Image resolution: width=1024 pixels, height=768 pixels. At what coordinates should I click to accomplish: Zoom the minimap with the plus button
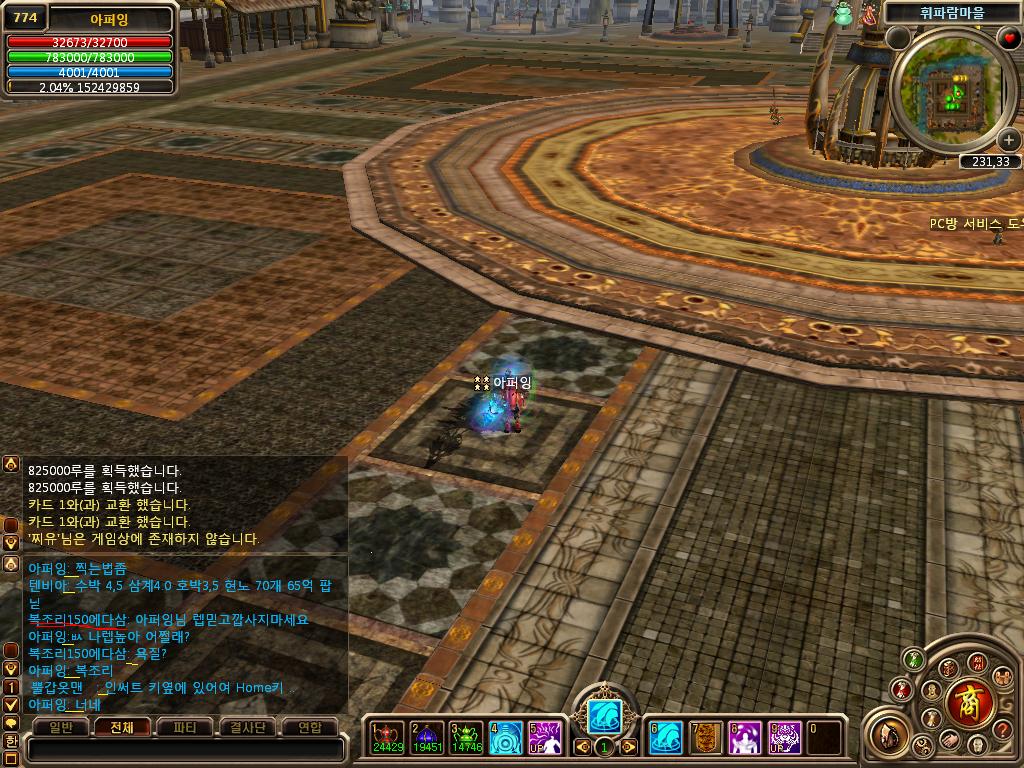point(1009,141)
